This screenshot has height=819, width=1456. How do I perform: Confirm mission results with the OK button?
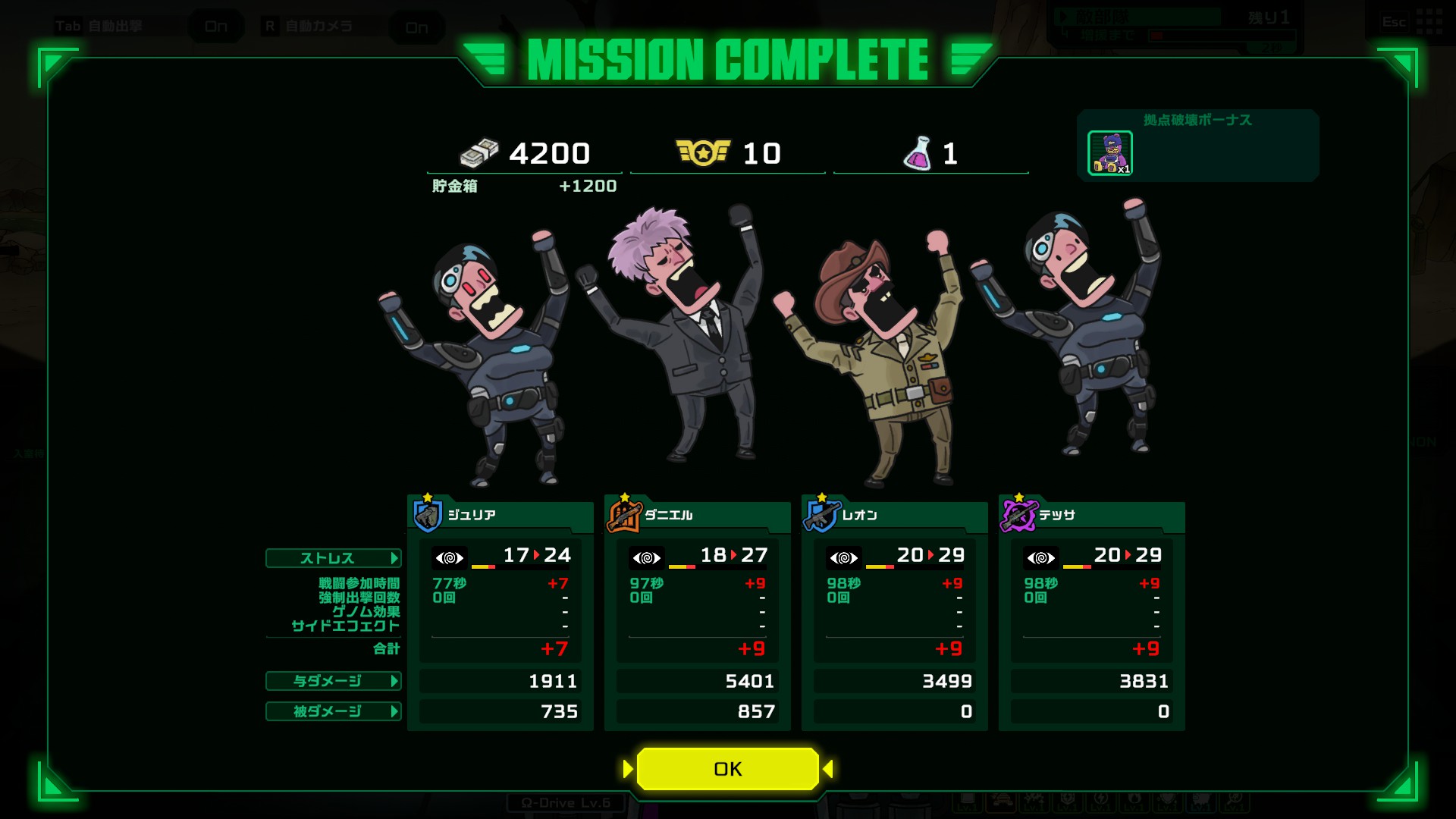(727, 769)
